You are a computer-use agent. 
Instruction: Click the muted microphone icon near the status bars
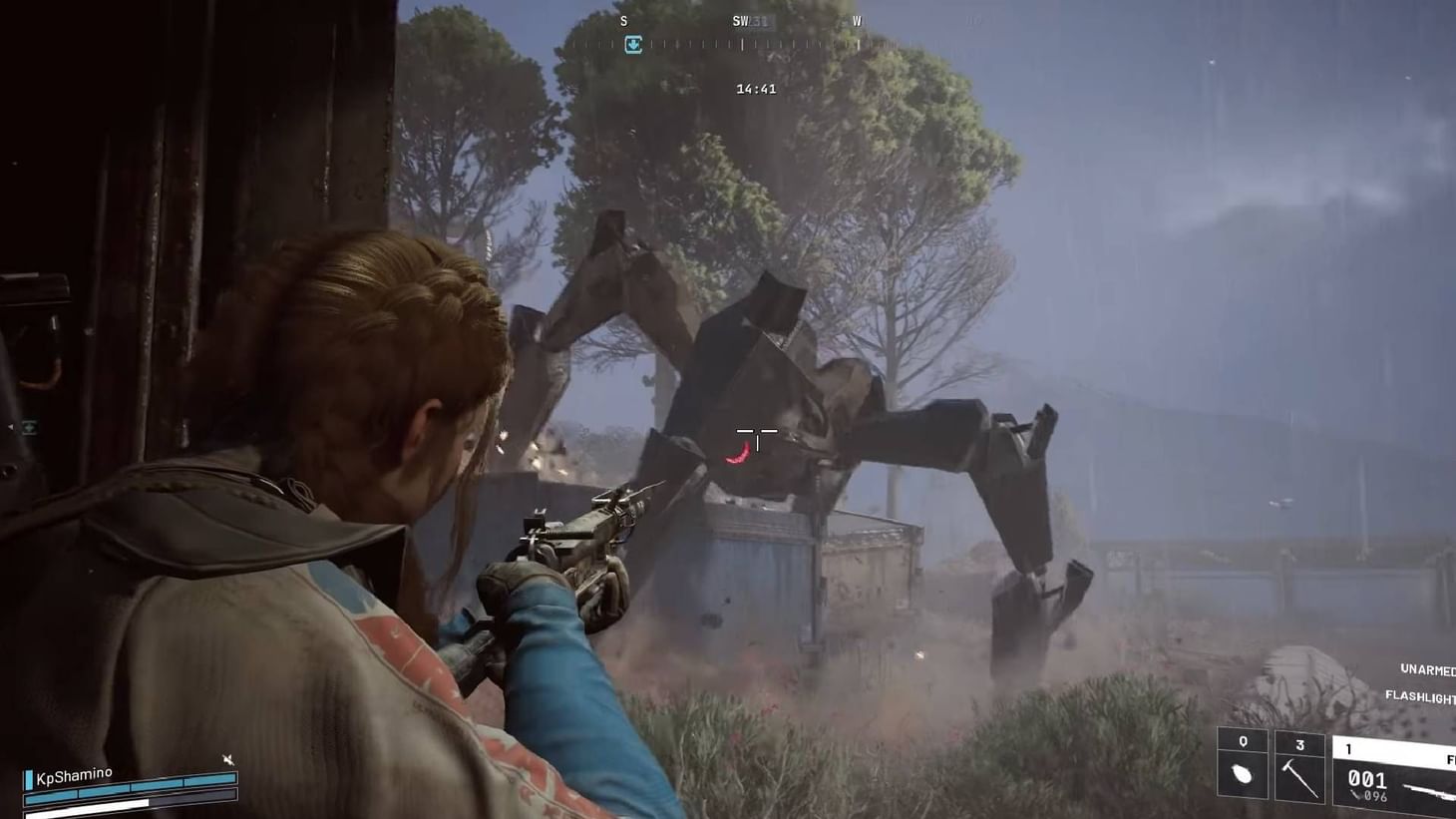click(x=229, y=759)
